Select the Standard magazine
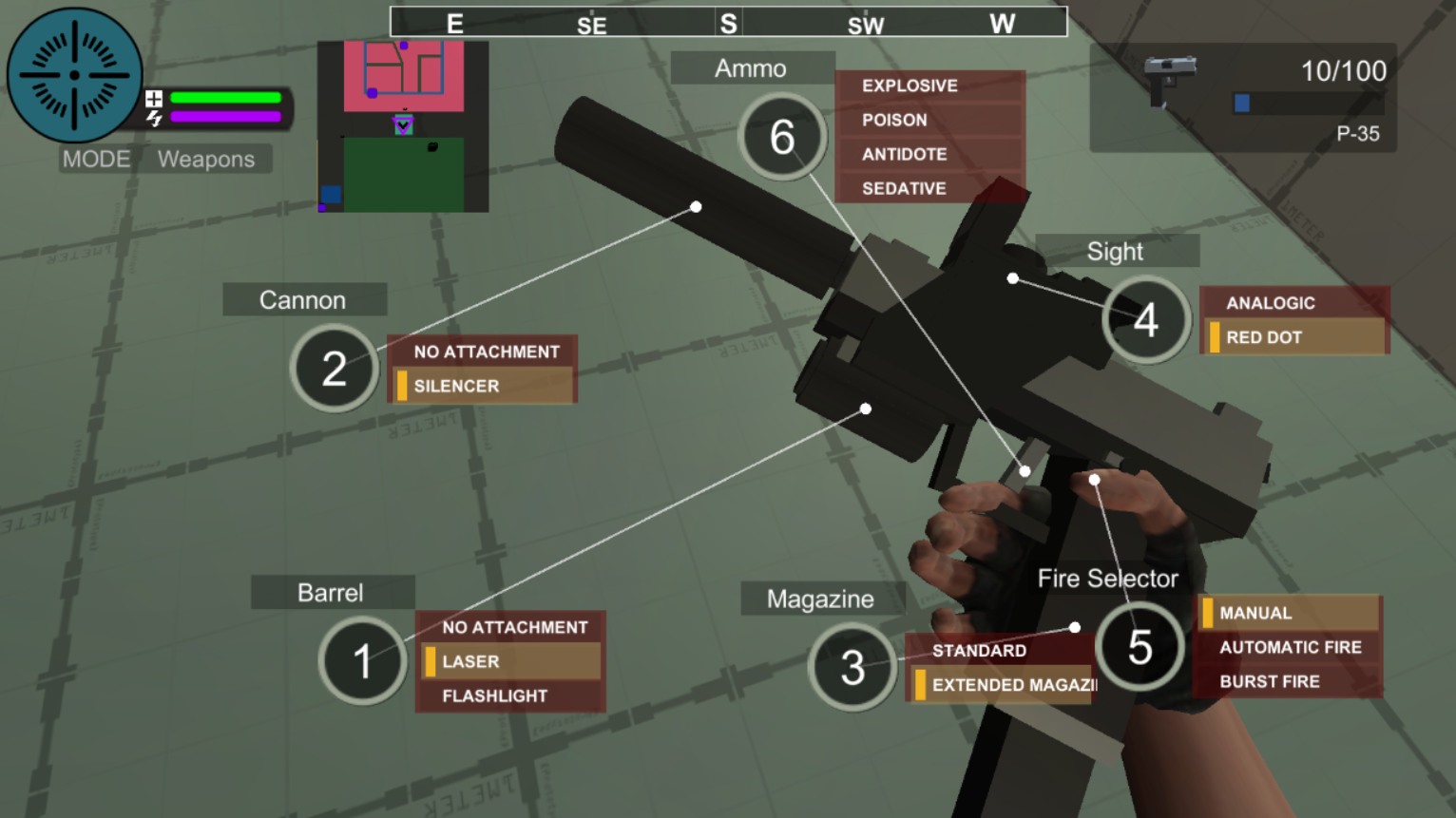The width and height of the screenshot is (1456, 818). pos(998,651)
